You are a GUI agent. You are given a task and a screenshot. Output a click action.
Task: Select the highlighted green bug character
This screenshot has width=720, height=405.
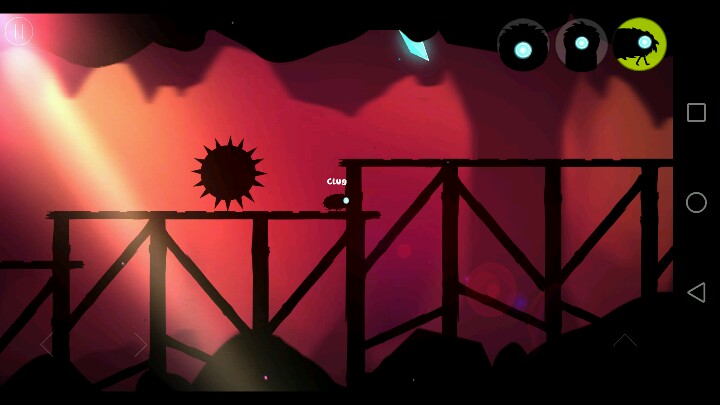(x=640, y=44)
